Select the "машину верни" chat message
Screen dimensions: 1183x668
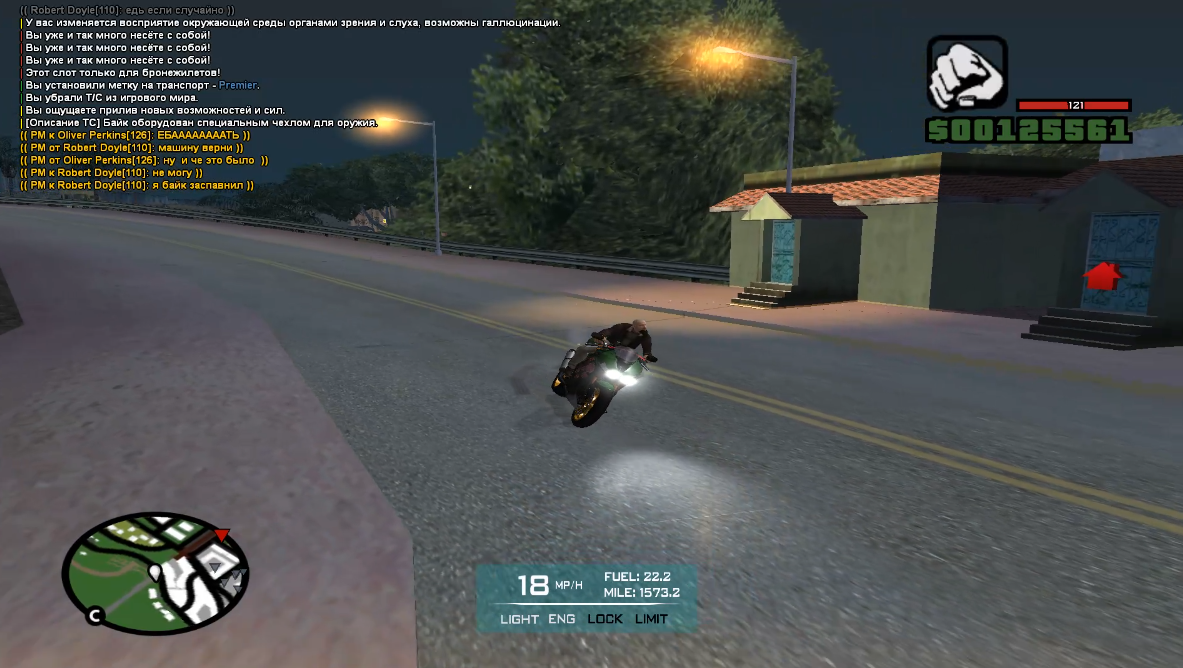click(x=130, y=148)
